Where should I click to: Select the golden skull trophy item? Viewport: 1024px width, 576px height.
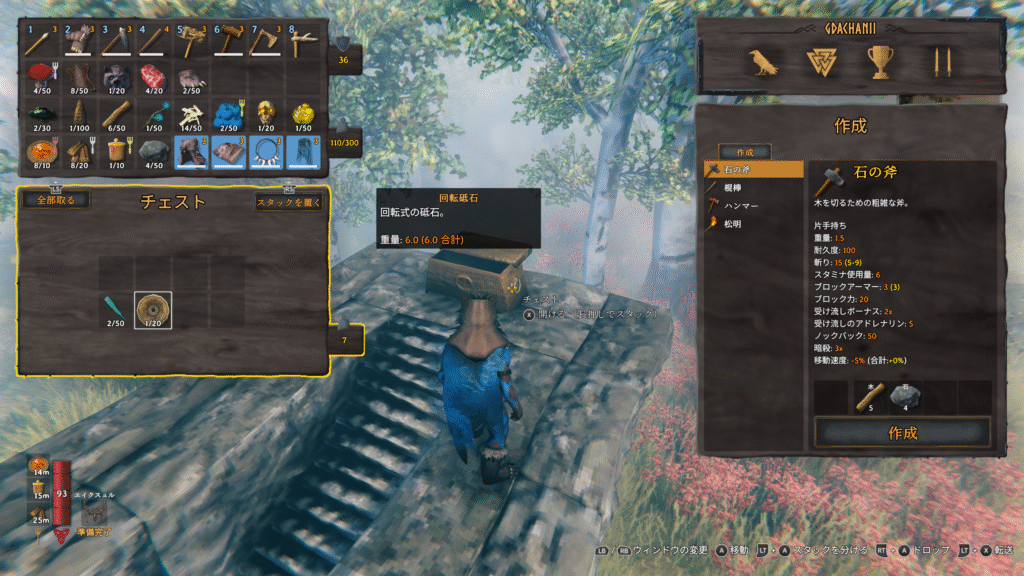266,114
